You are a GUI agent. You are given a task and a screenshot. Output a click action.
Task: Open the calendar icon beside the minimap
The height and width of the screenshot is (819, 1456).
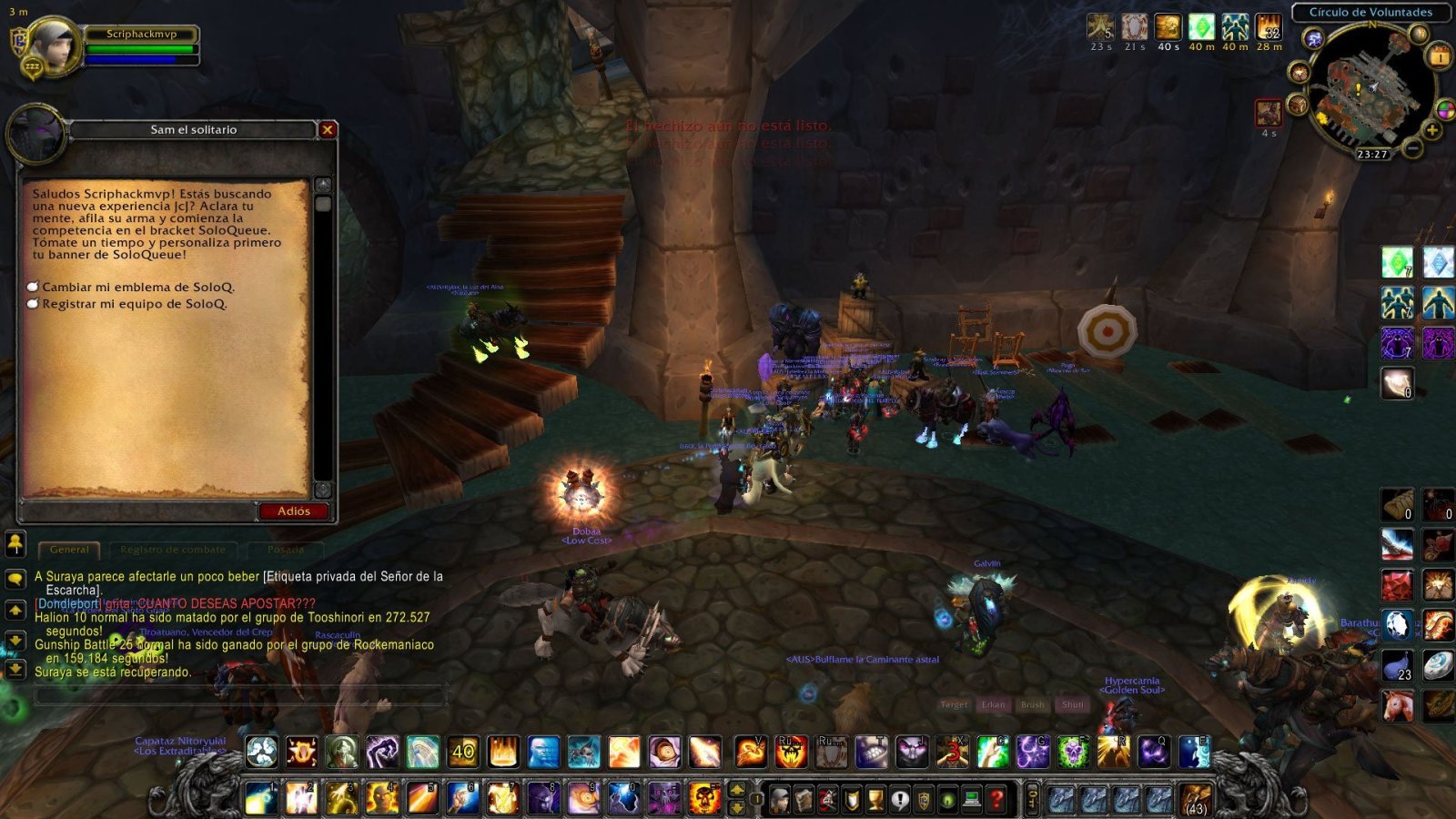click(x=1438, y=56)
